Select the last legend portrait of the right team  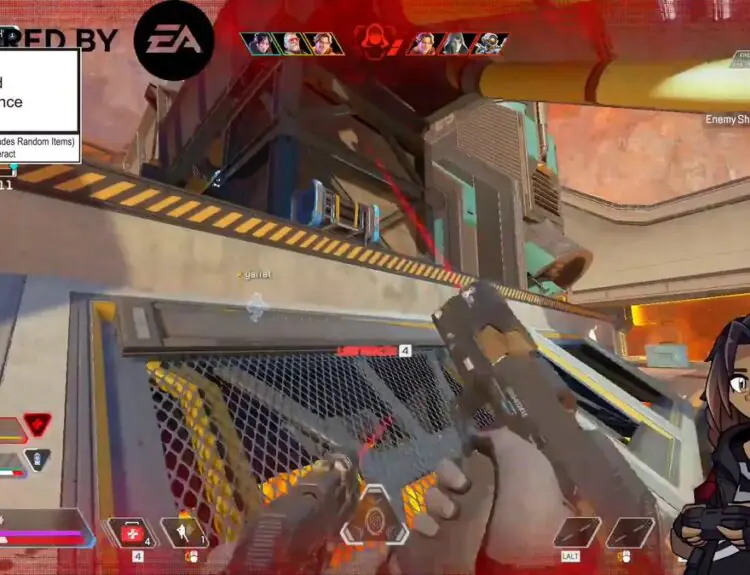(488, 43)
